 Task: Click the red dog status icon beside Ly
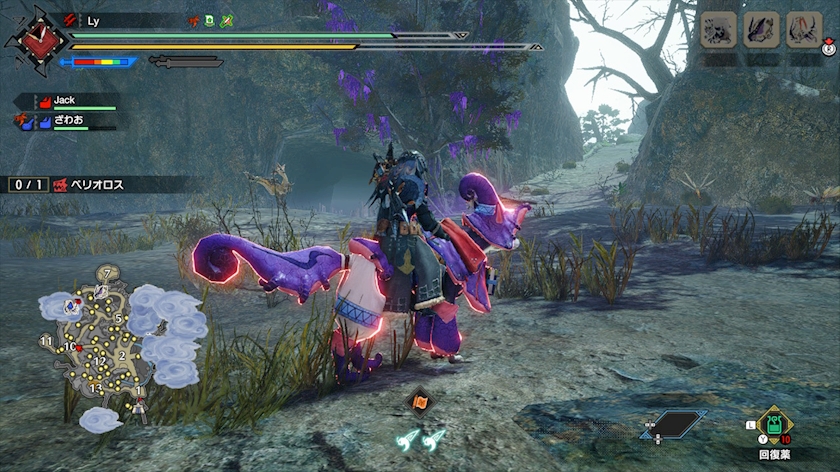[195, 20]
